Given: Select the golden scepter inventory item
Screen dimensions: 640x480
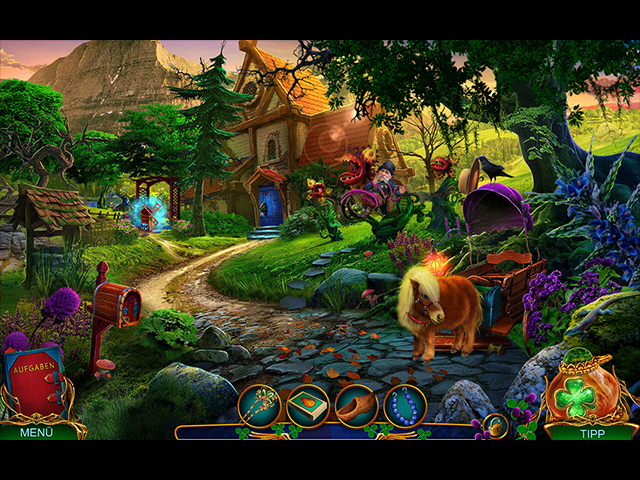Looking at the screenshot, I should pos(259,406).
